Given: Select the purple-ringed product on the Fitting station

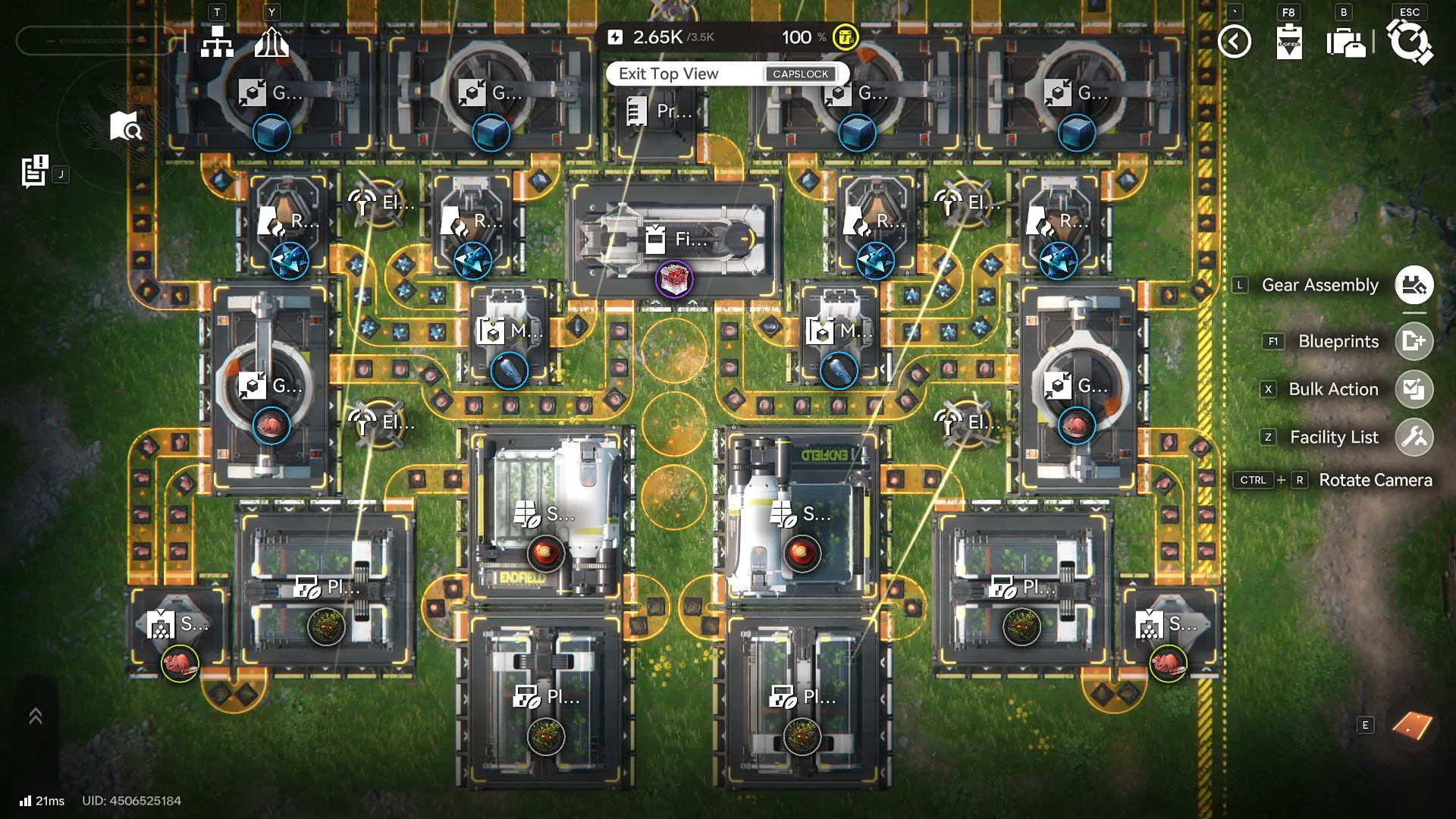Looking at the screenshot, I should [673, 279].
